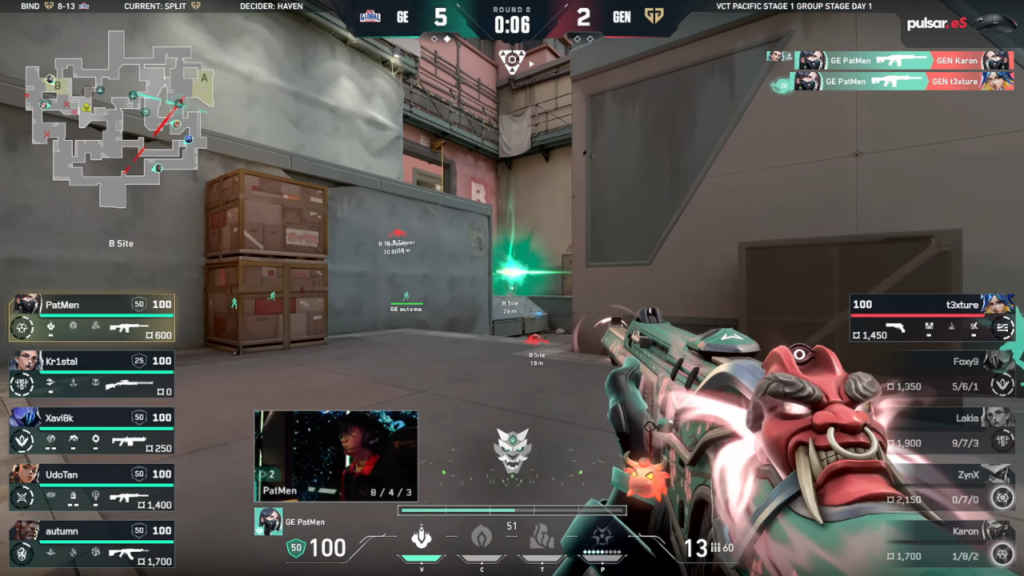1024x576 pixels.
Task: Select Lakia's player row
Action: coord(950,428)
